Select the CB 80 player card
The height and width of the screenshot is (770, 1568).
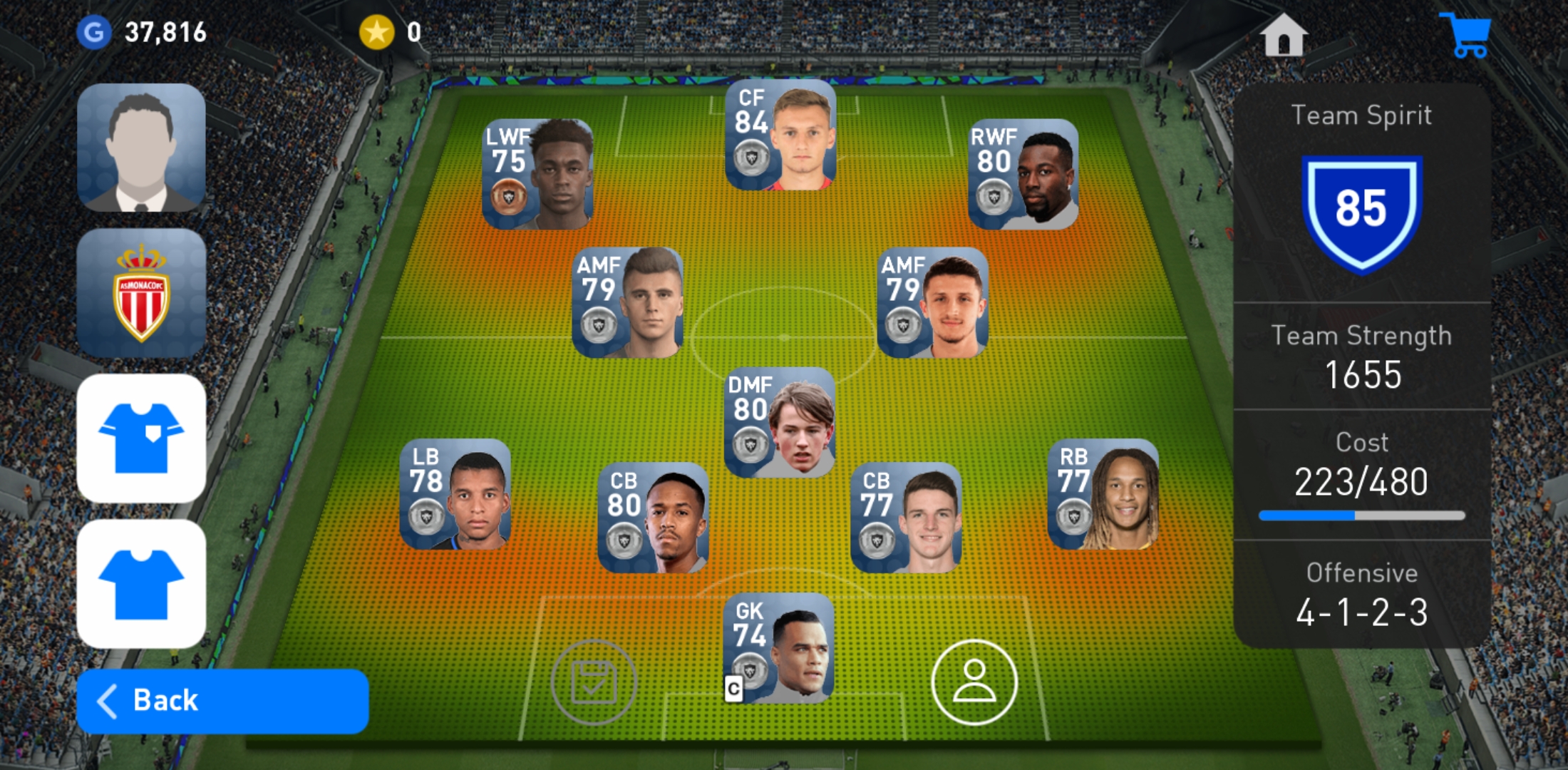click(x=653, y=518)
